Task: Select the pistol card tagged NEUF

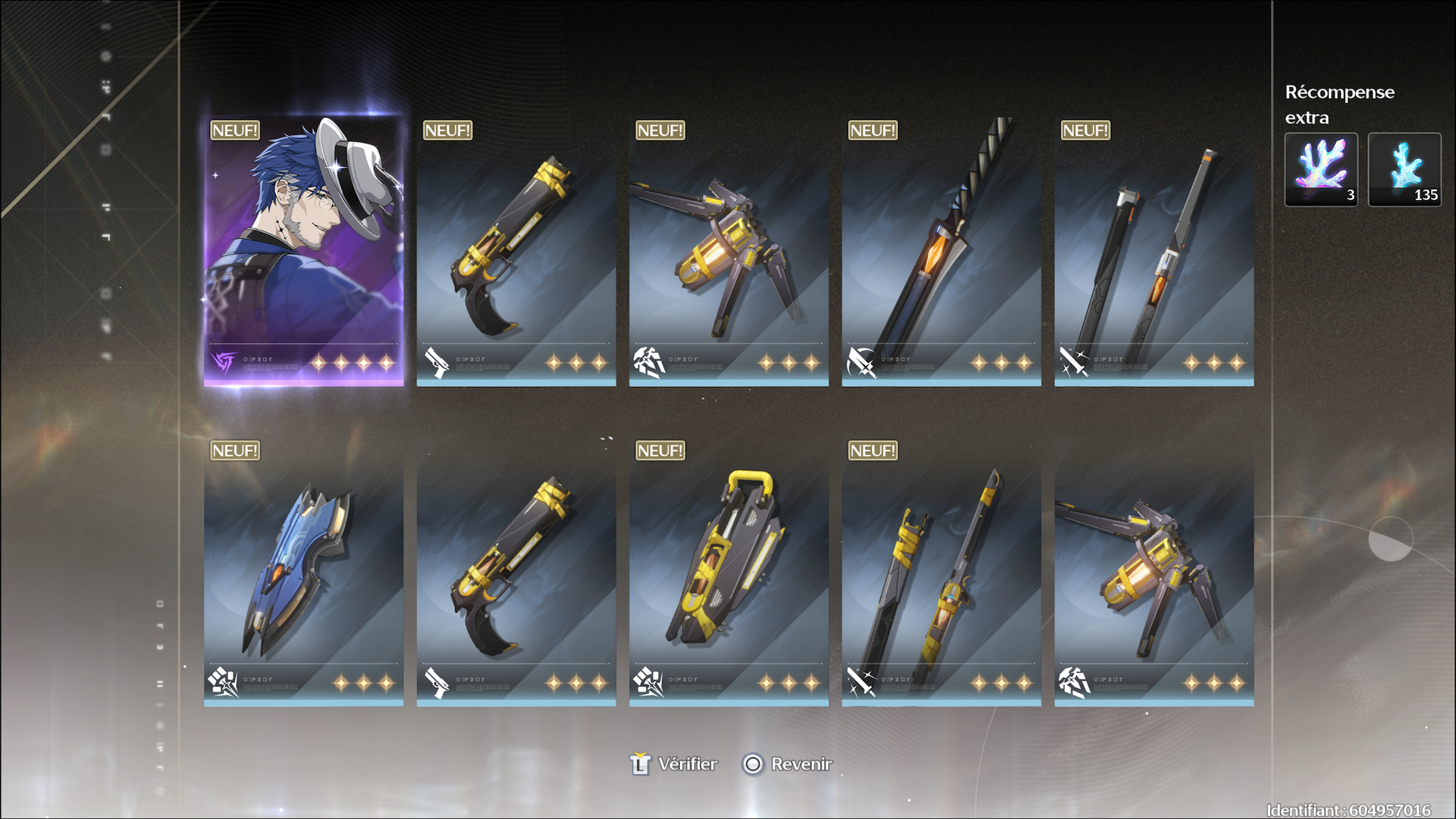Action: point(516,252)
